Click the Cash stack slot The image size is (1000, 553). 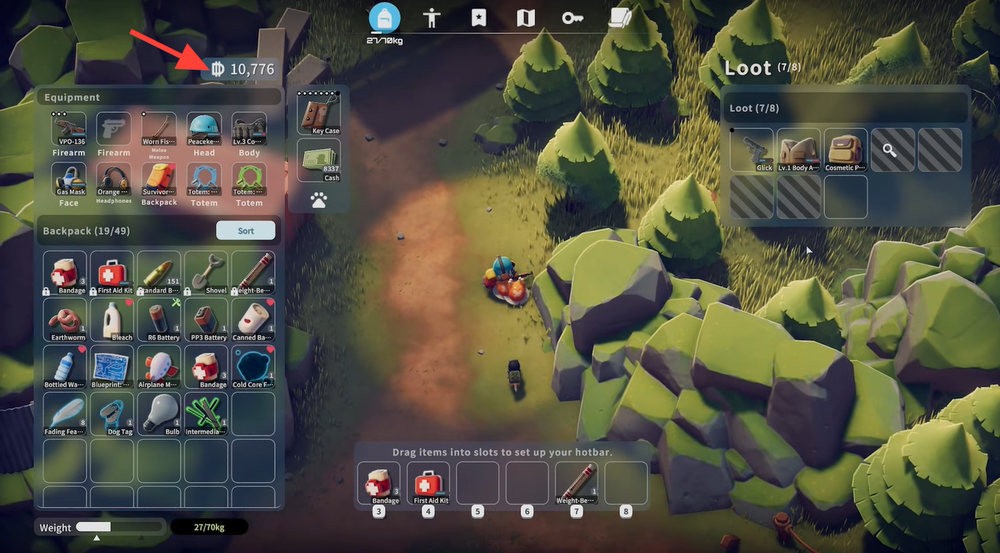click(318, 160)
